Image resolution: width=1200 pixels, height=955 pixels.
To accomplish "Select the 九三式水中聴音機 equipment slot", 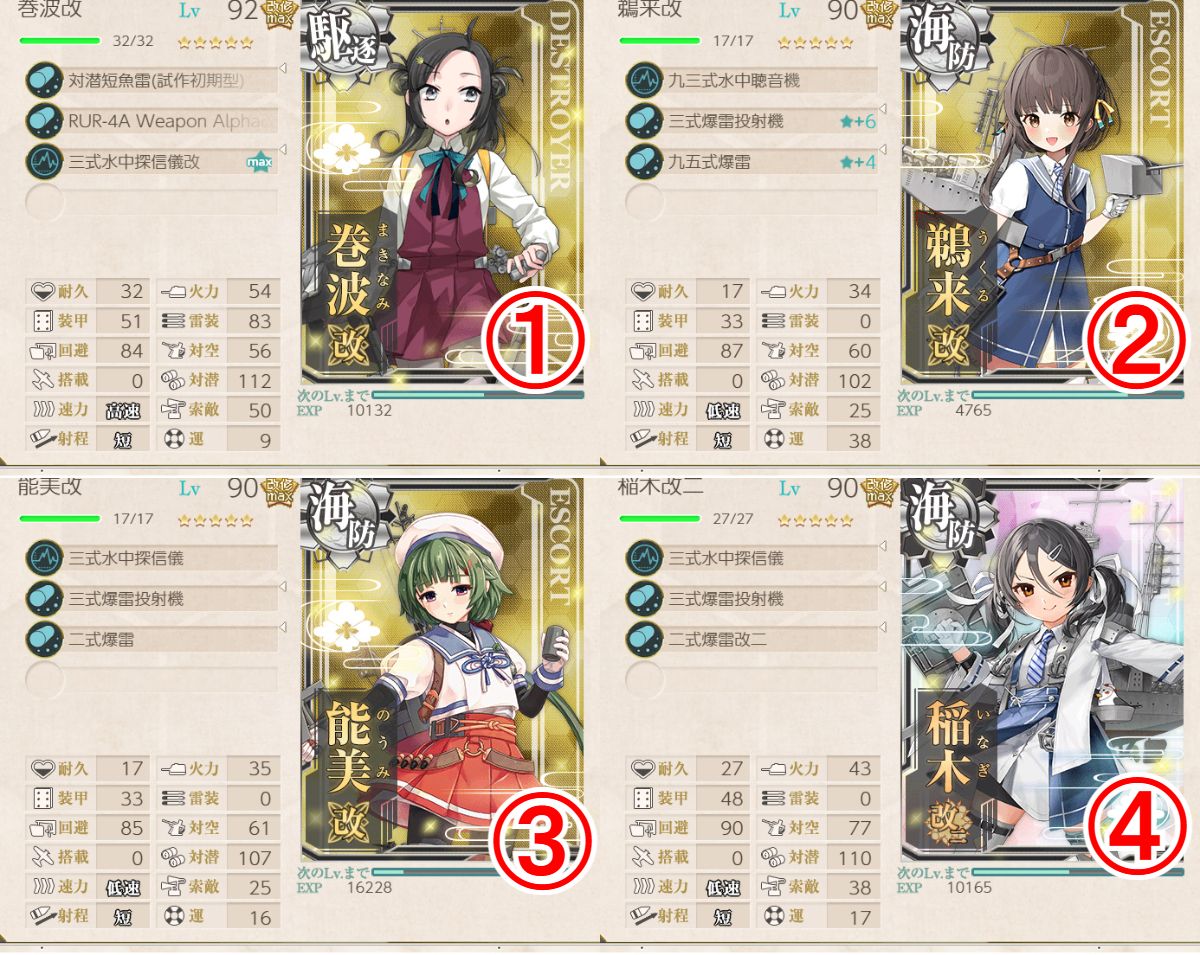I will [750, 81].
